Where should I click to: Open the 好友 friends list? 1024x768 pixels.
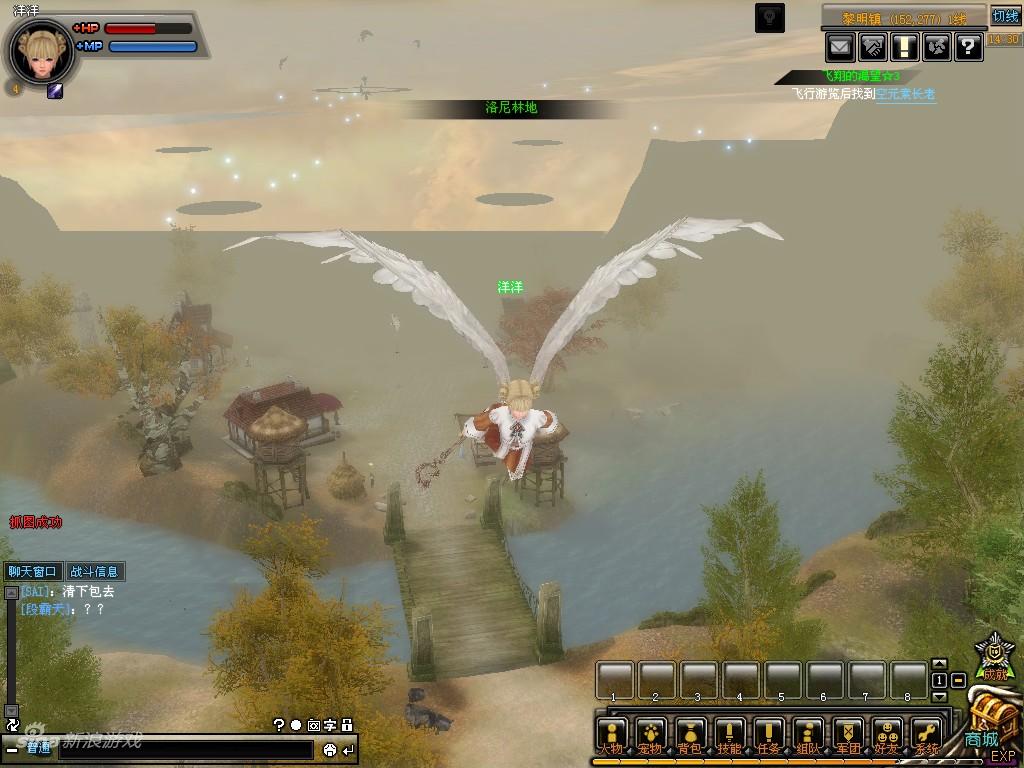tap(887, 735)
